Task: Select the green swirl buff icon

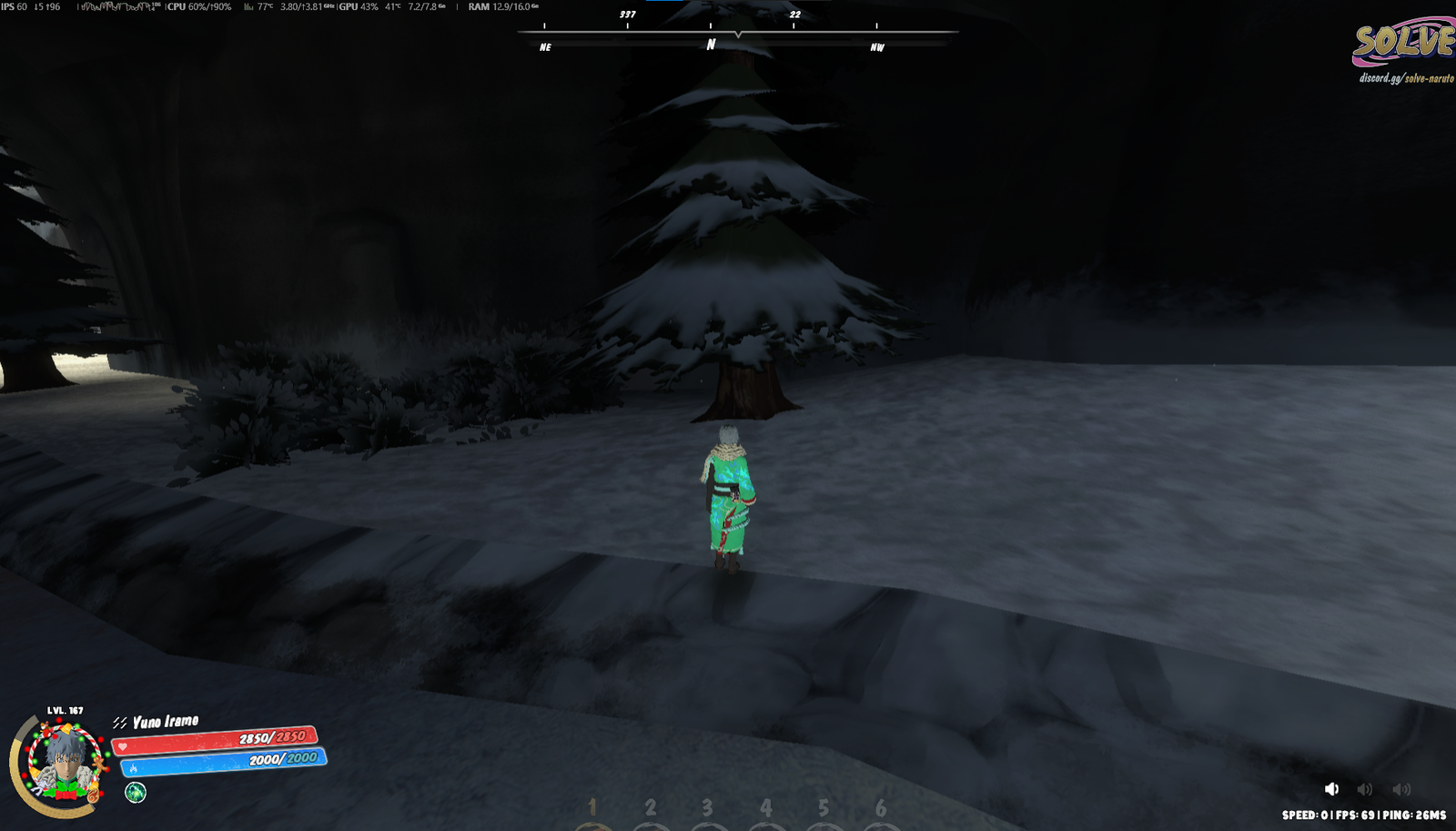Action: [136, 792]
